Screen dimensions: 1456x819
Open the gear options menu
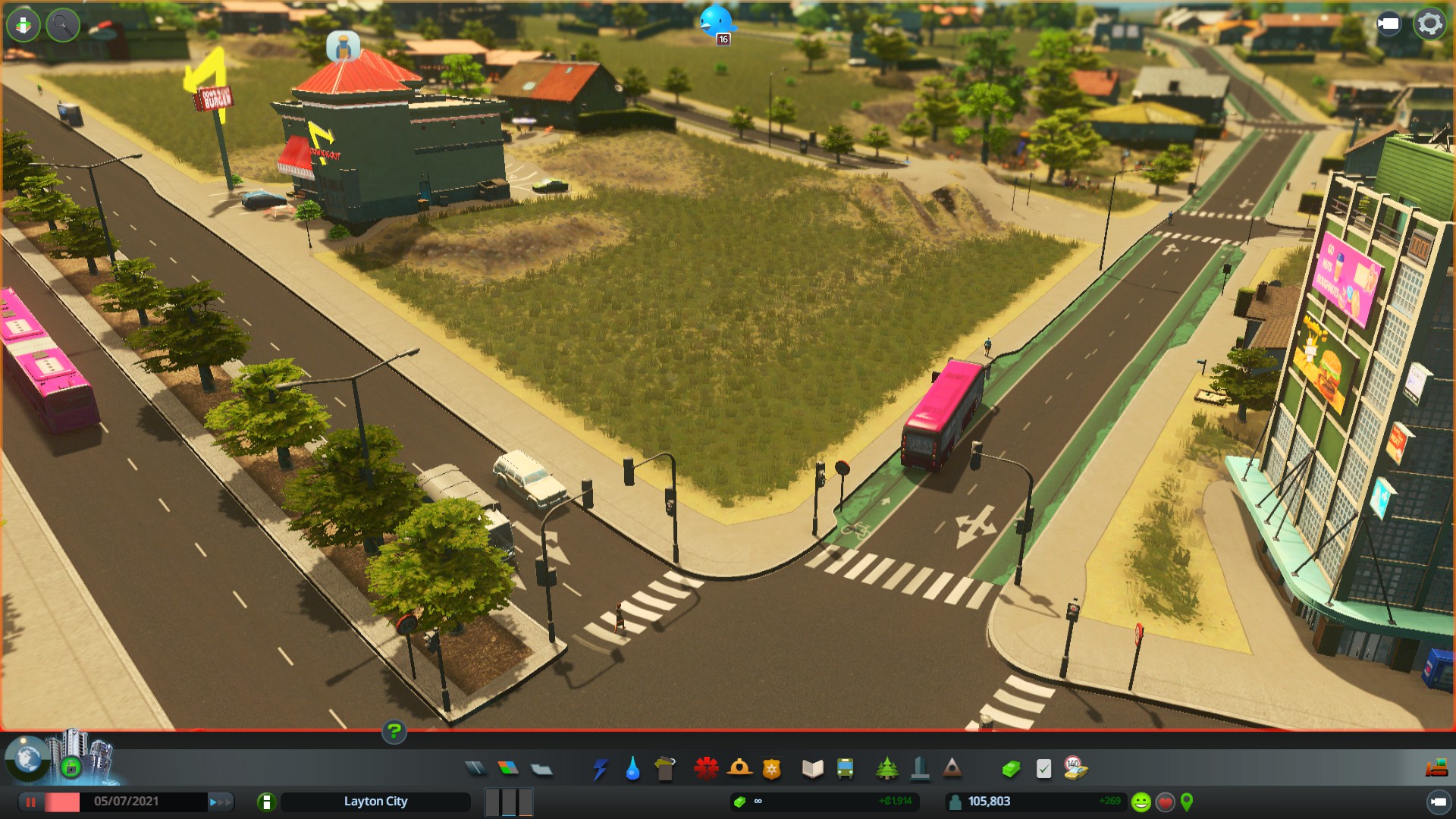1429,24
